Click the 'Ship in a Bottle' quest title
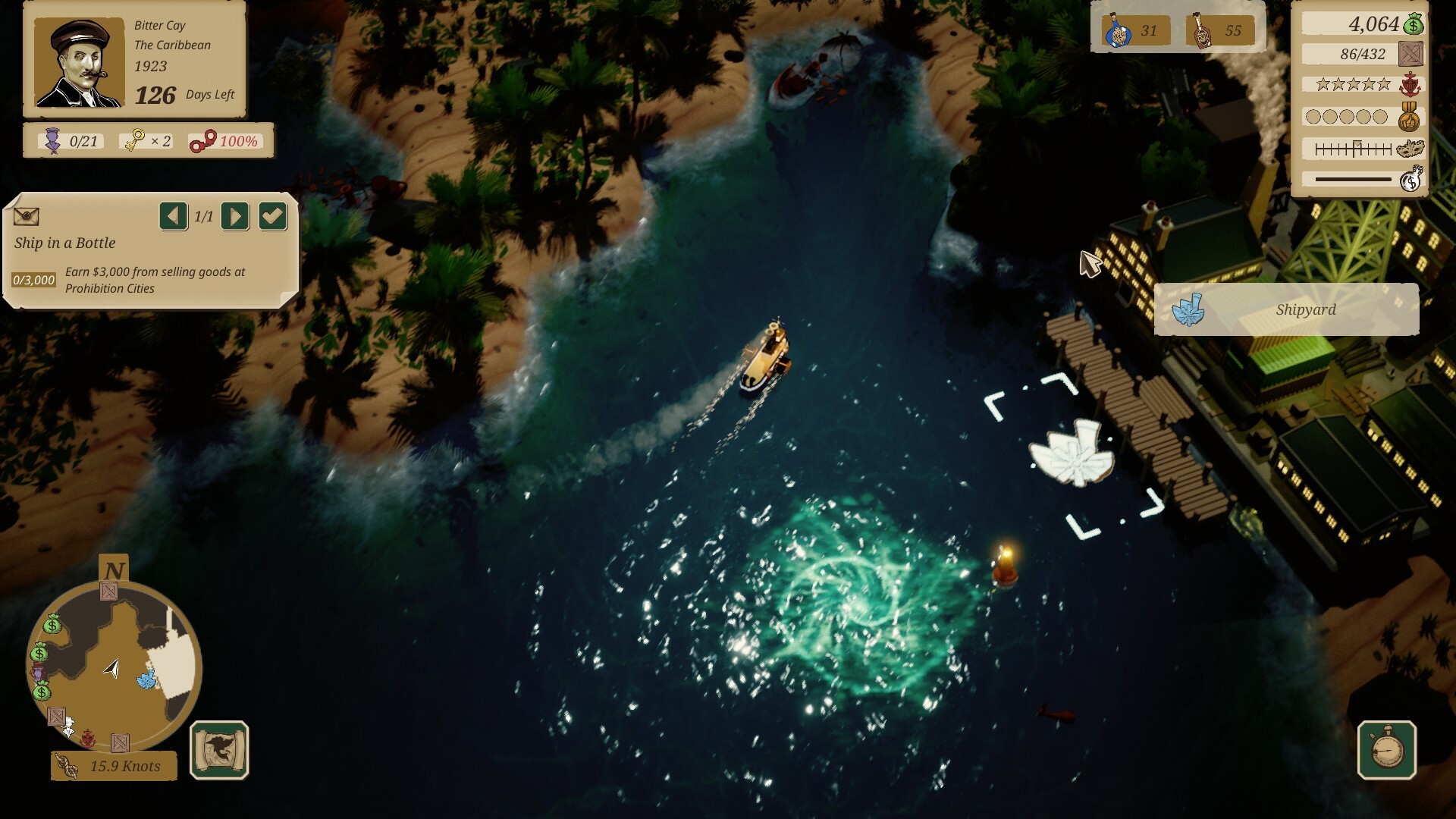This screenshot has width=1456, height=819. coord(65,243)
